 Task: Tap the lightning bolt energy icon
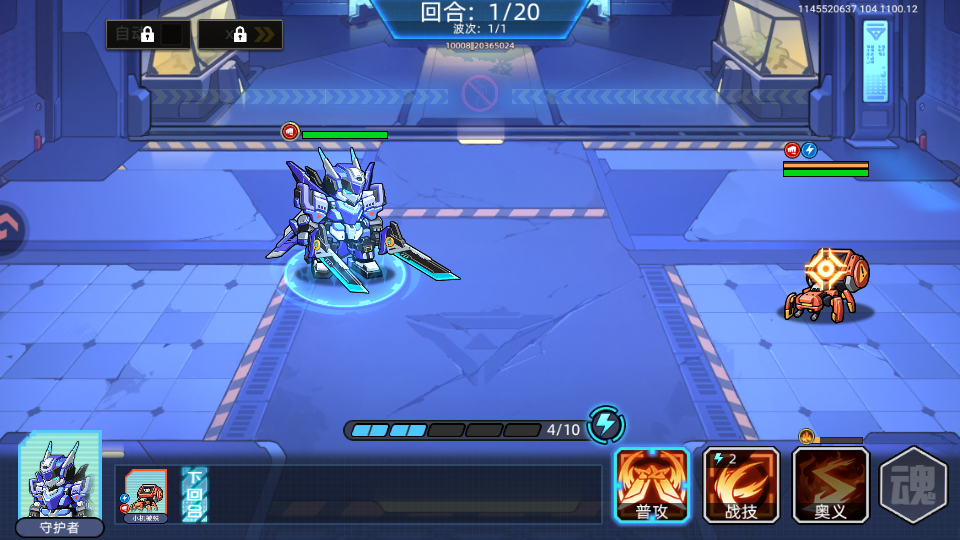pyautogui.click(x=605, y=425)
